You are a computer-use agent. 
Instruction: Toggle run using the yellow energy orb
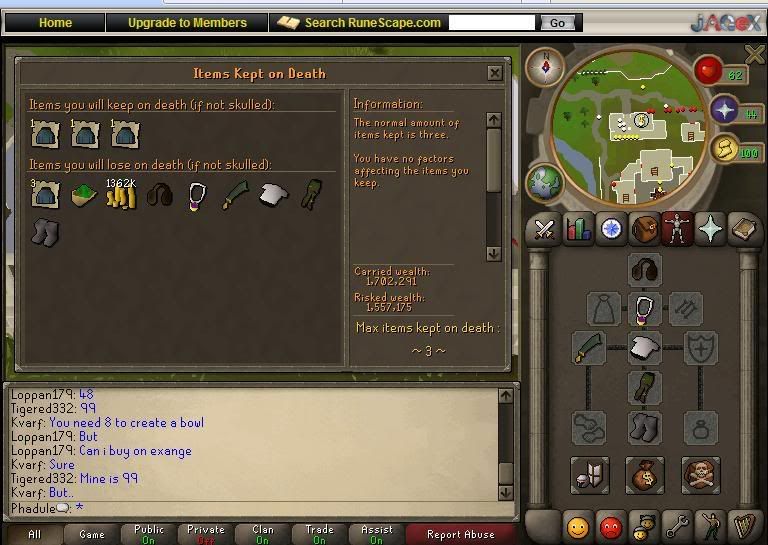coord(726,150)
